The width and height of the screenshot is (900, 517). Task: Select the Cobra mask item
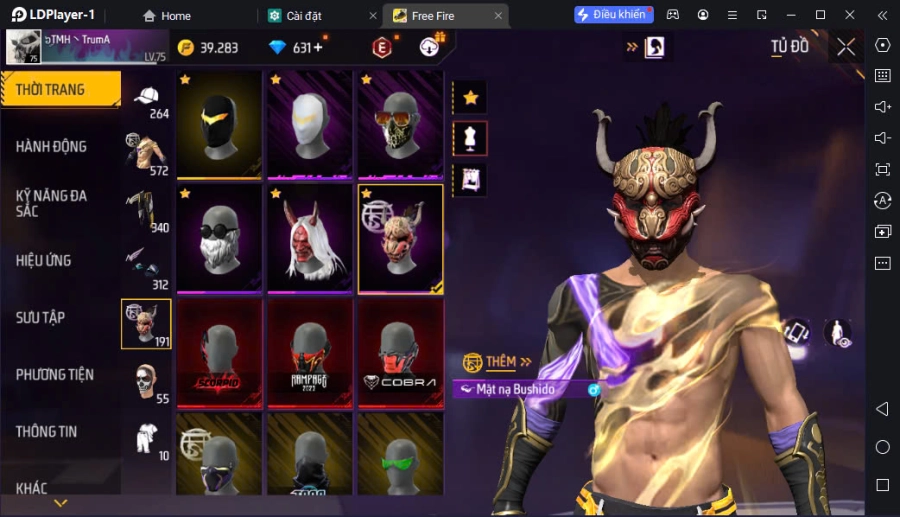pos(400,352)
